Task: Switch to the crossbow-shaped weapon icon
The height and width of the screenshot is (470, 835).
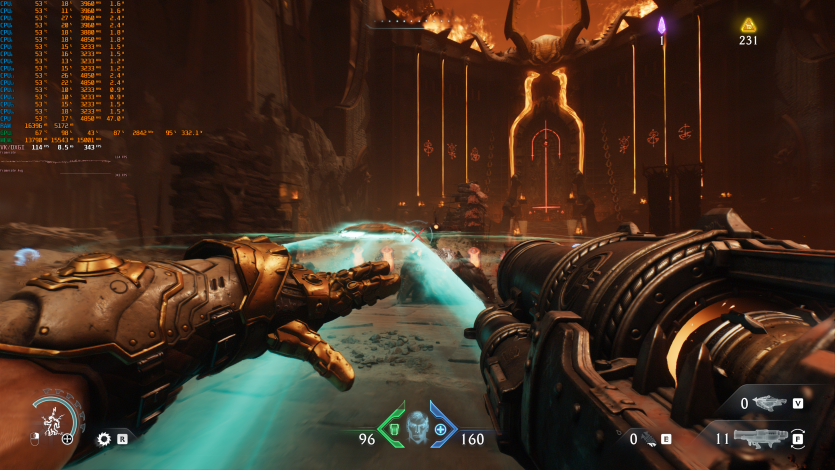Action: click(x=771, y=404)
